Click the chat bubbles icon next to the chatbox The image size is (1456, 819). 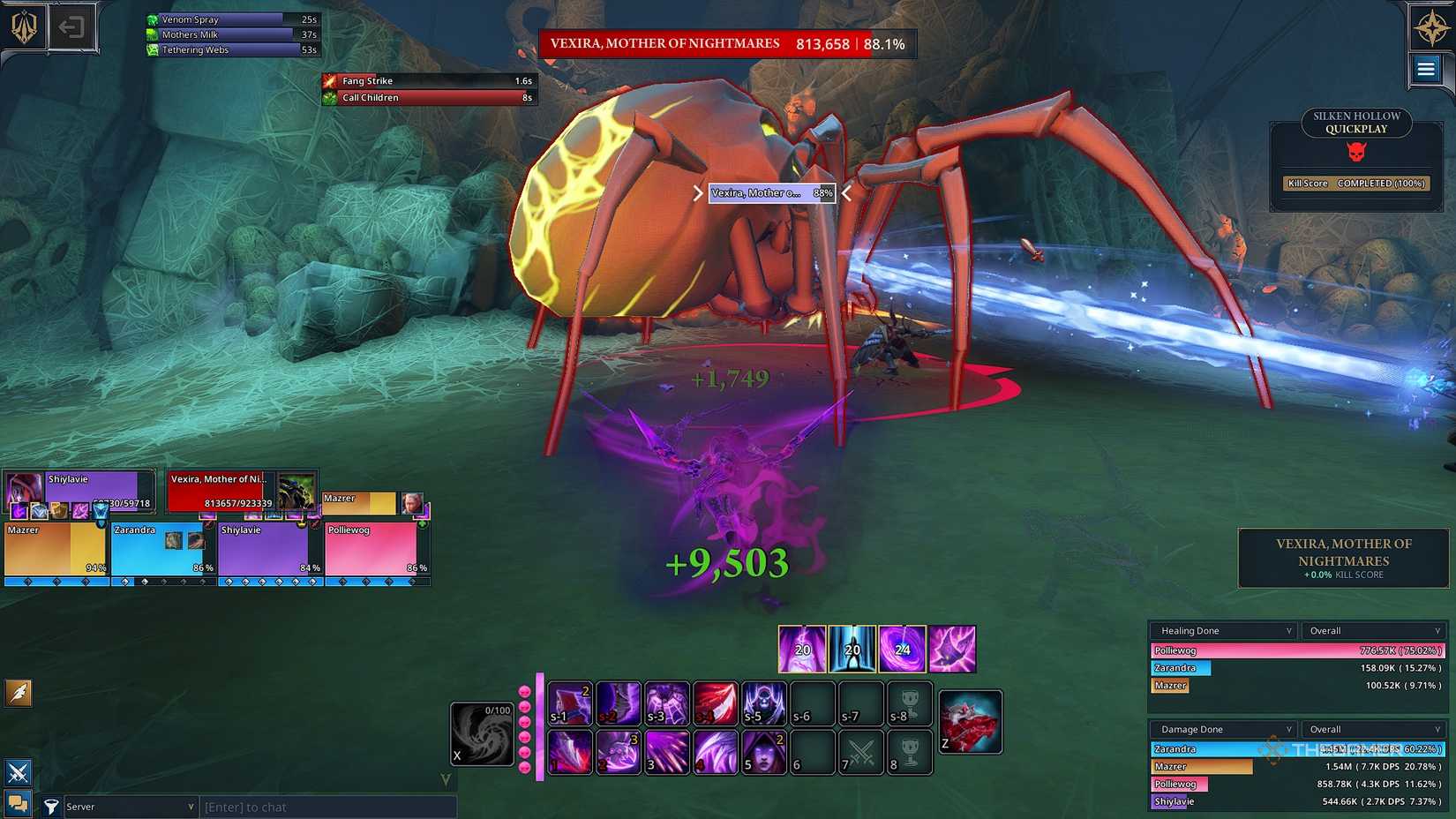(x=19, y=804)
